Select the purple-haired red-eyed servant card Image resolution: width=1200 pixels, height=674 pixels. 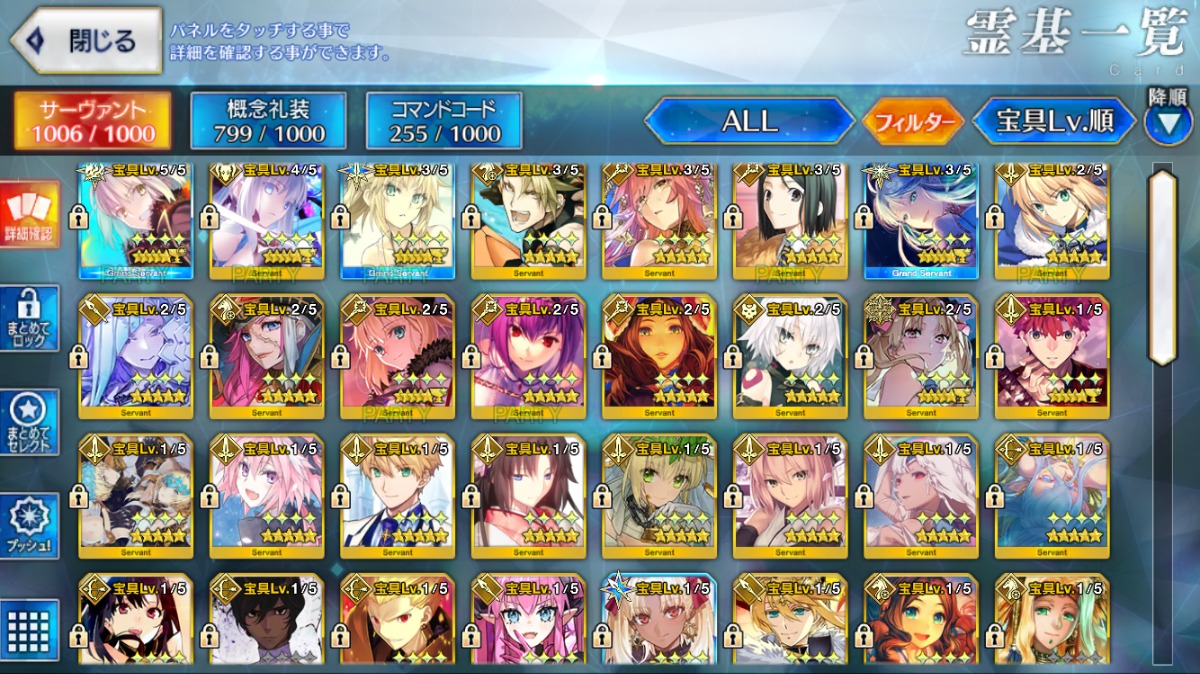pyautogui.click(x=528, y=356)
